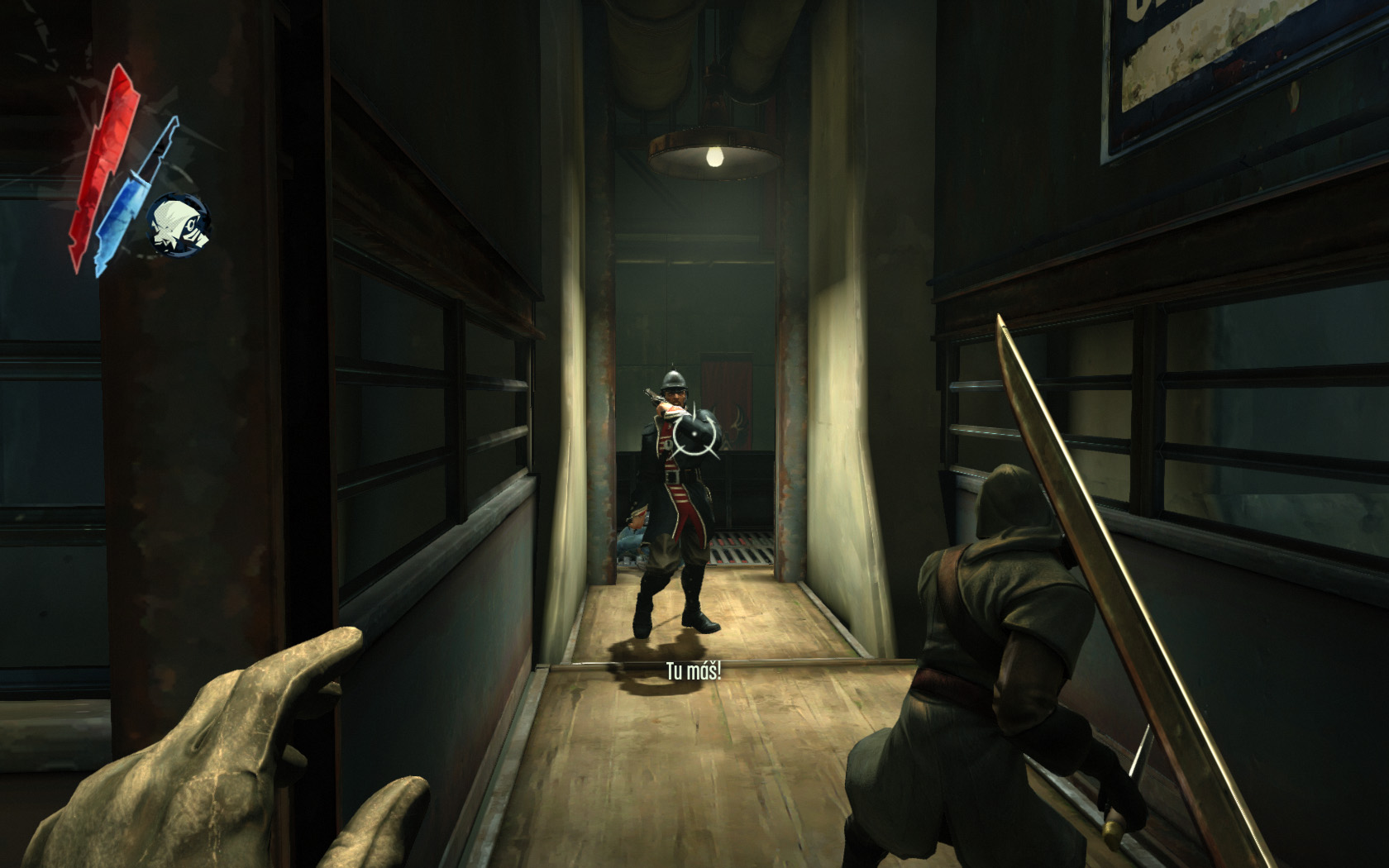Select the hooded assassin summon power icon
The width and height of the screenshot is (1389, 868).
click(x=179, y=224)
